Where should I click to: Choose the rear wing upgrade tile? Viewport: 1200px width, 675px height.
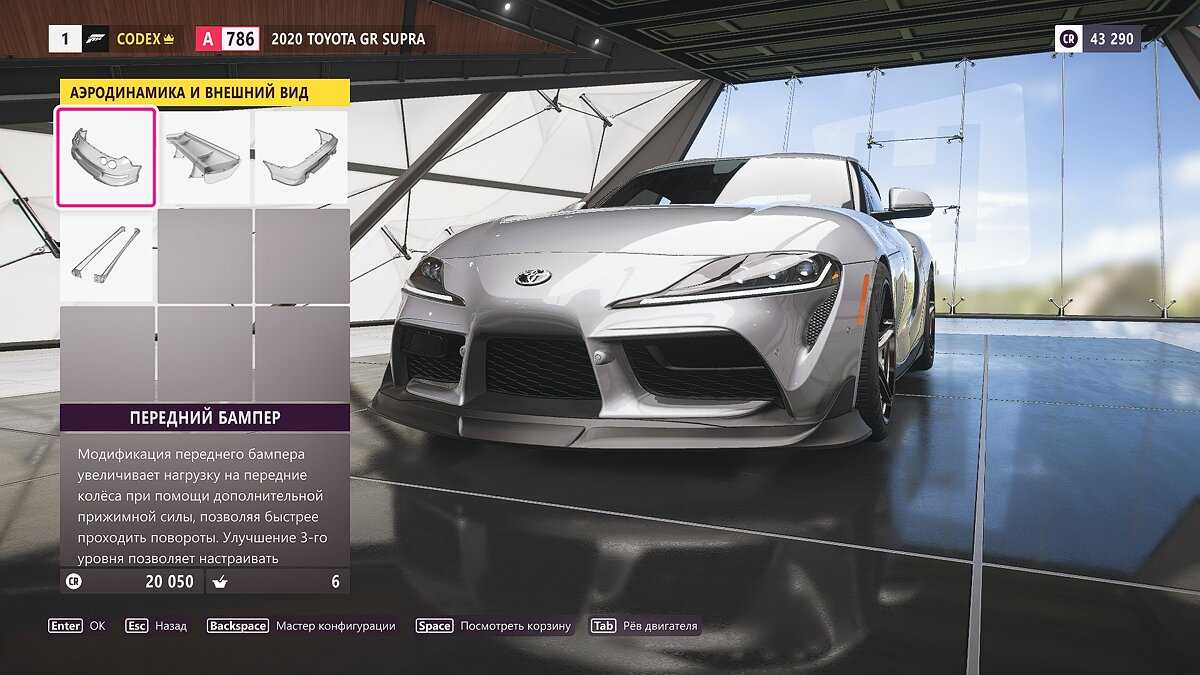[203, 157]
